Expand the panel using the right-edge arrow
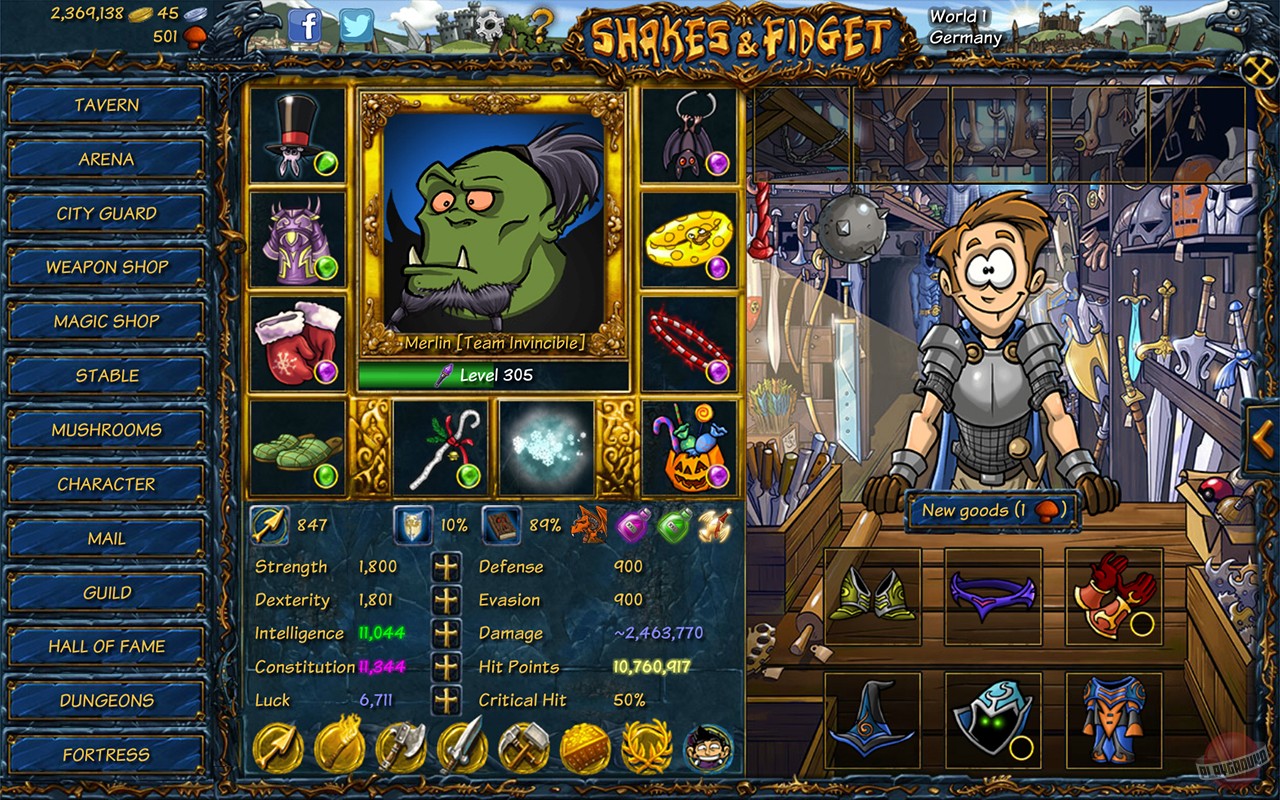 point(1262,435)
